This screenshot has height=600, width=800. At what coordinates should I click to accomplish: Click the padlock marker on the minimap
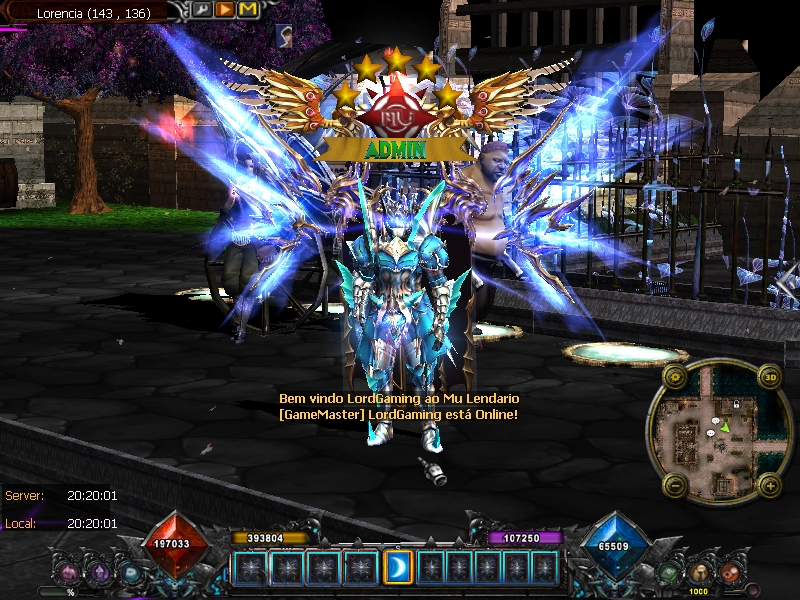(x=736, y=403)
